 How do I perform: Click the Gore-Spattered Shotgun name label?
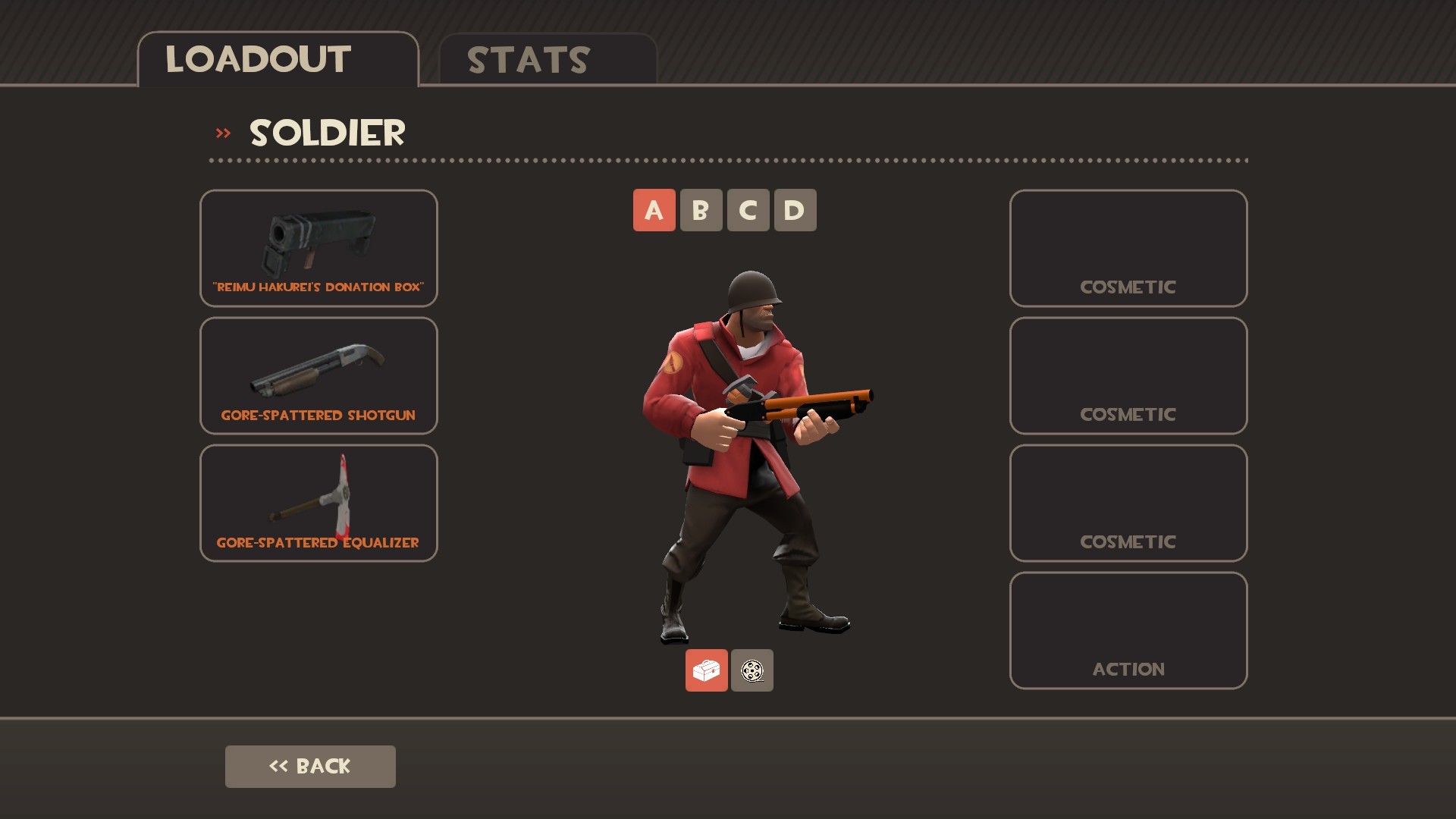click(318, 415)
